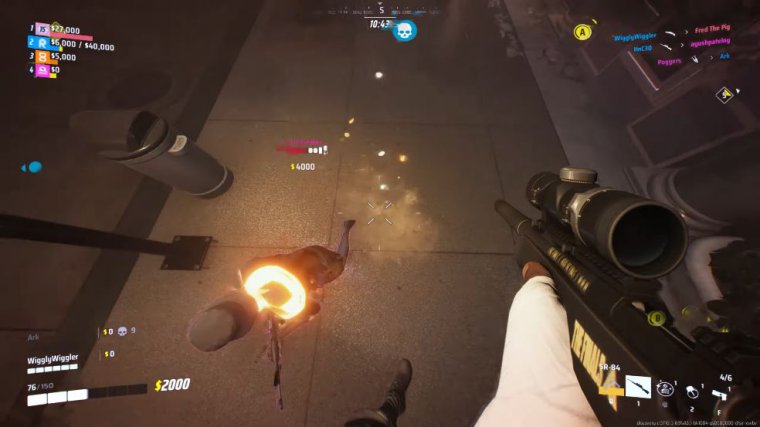Select the blue second-place team badge
The width and height of the screenshot is (760, 427).
43,44
